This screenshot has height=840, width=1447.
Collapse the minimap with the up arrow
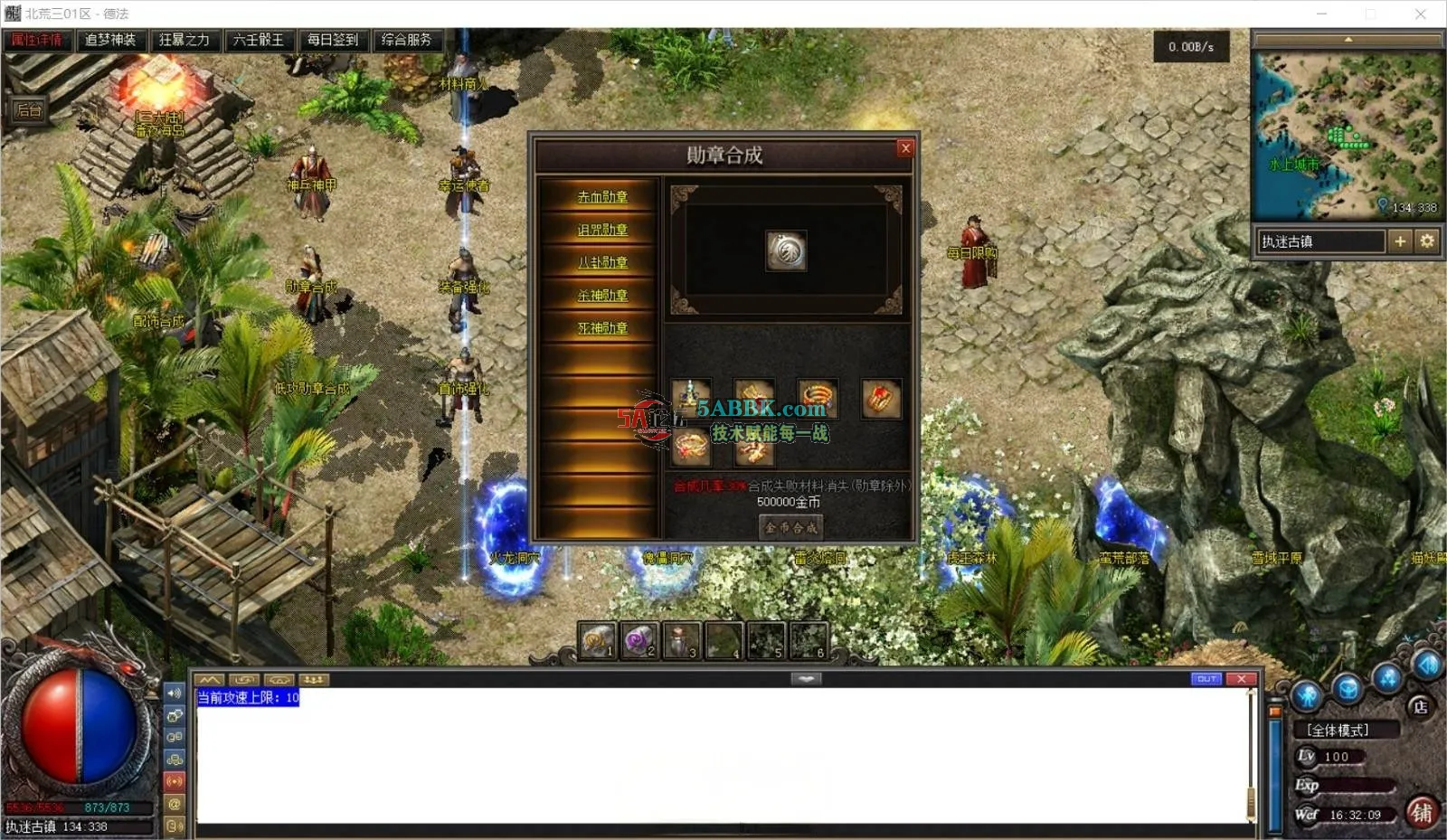[x=1349, y=39]
